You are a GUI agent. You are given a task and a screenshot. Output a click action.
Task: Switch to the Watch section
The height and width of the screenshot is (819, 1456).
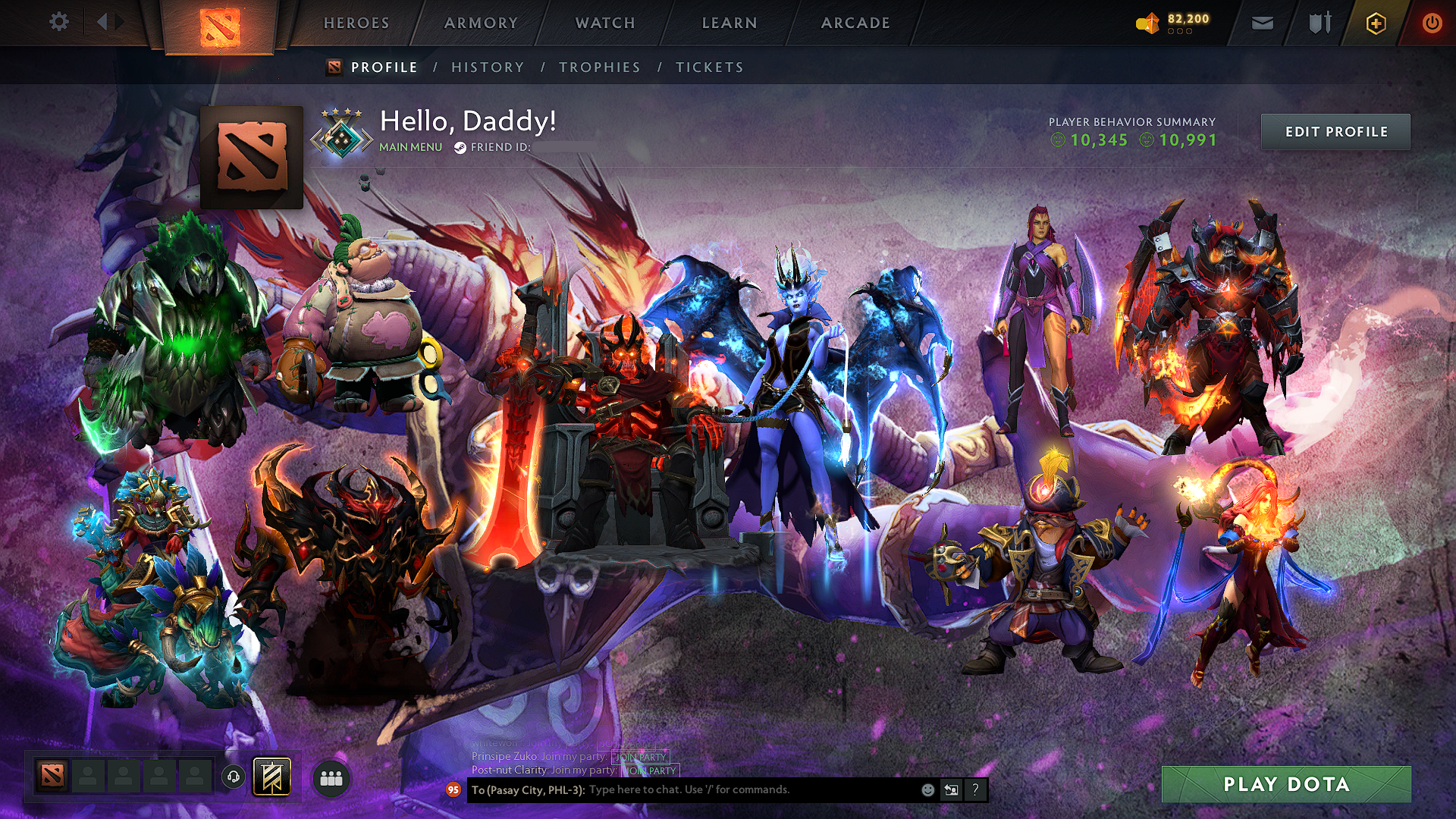(605, 23)
